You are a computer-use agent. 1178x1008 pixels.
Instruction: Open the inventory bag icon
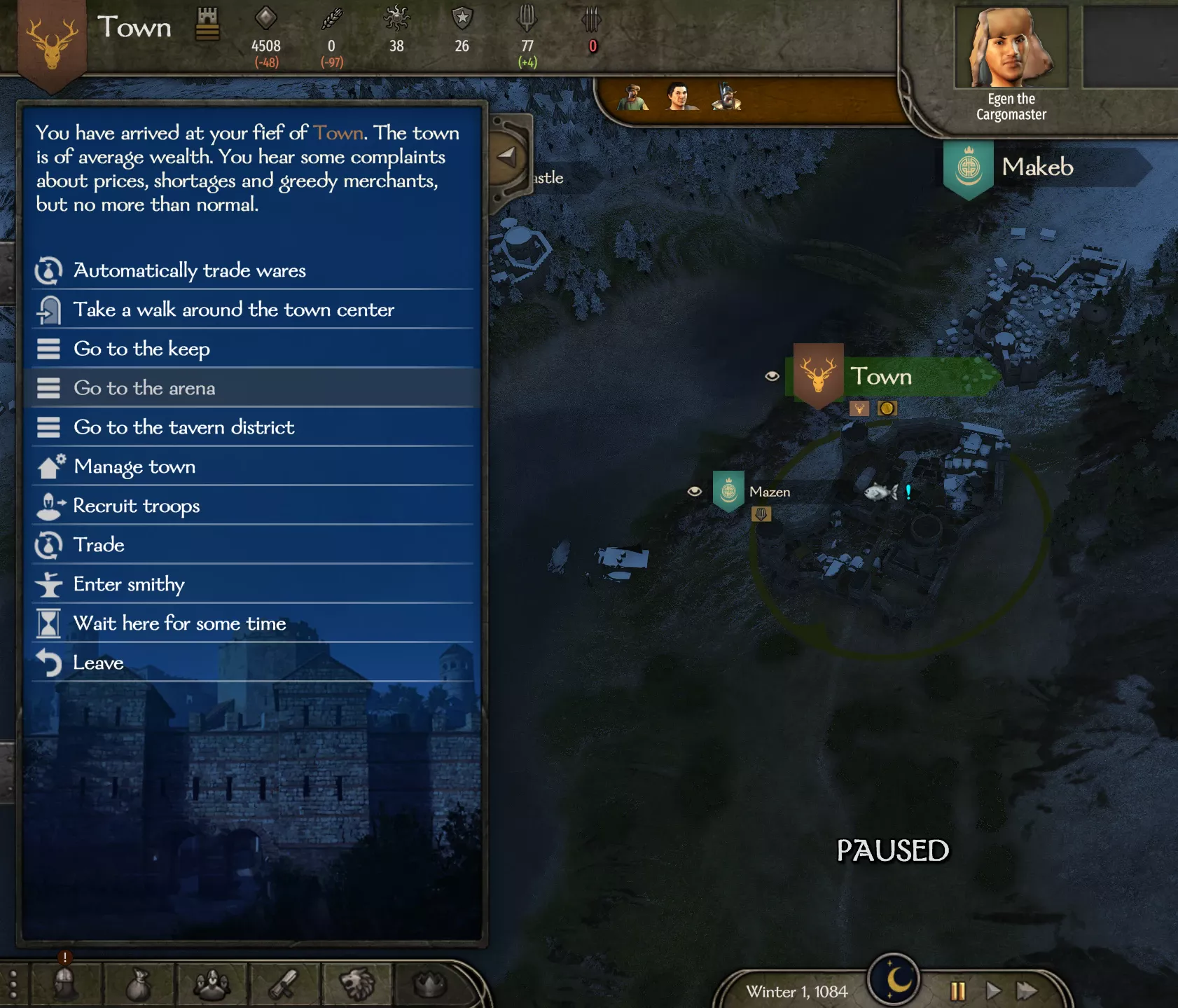[139, 984]
